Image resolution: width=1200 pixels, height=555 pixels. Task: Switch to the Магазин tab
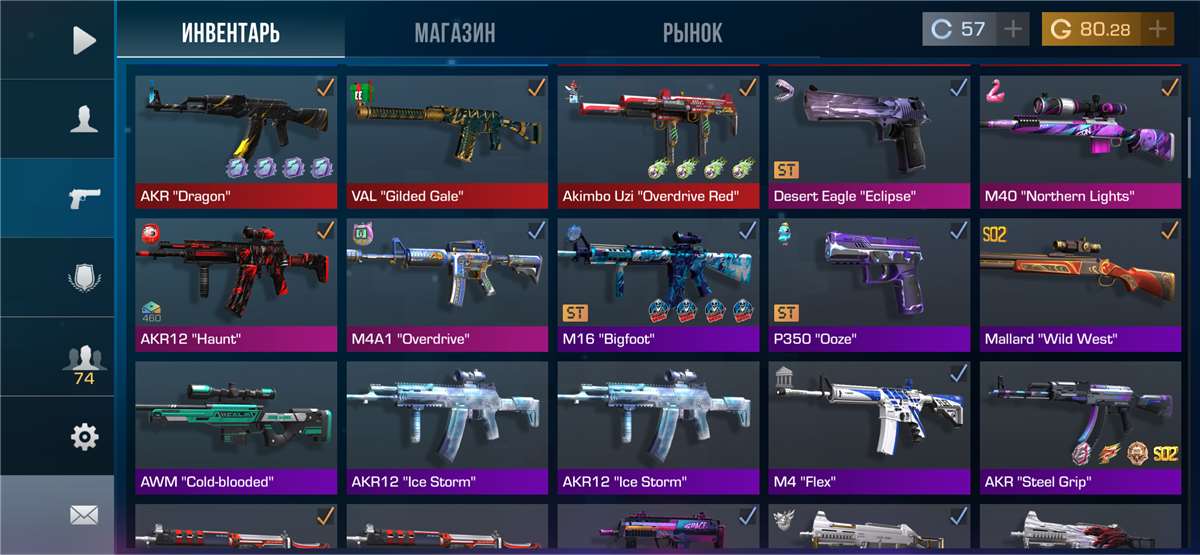[454, 32]
